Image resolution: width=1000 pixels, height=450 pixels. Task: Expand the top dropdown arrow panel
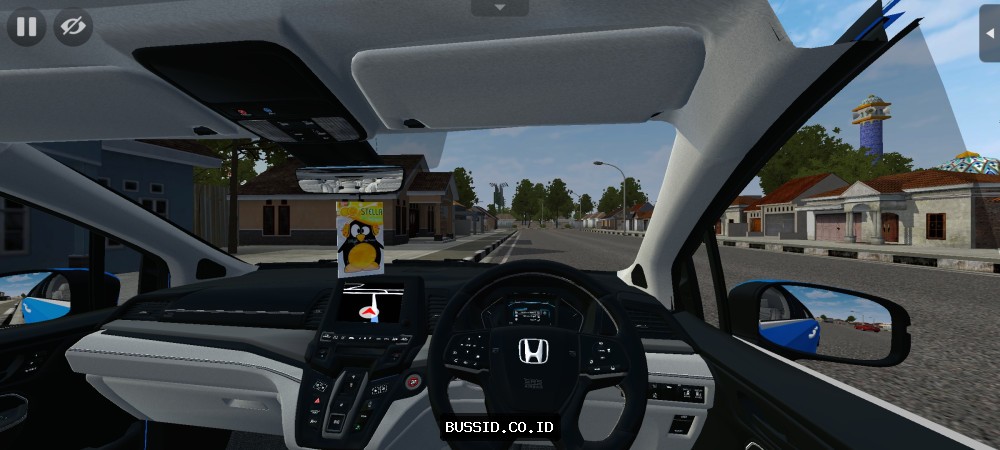pos(499,7)
